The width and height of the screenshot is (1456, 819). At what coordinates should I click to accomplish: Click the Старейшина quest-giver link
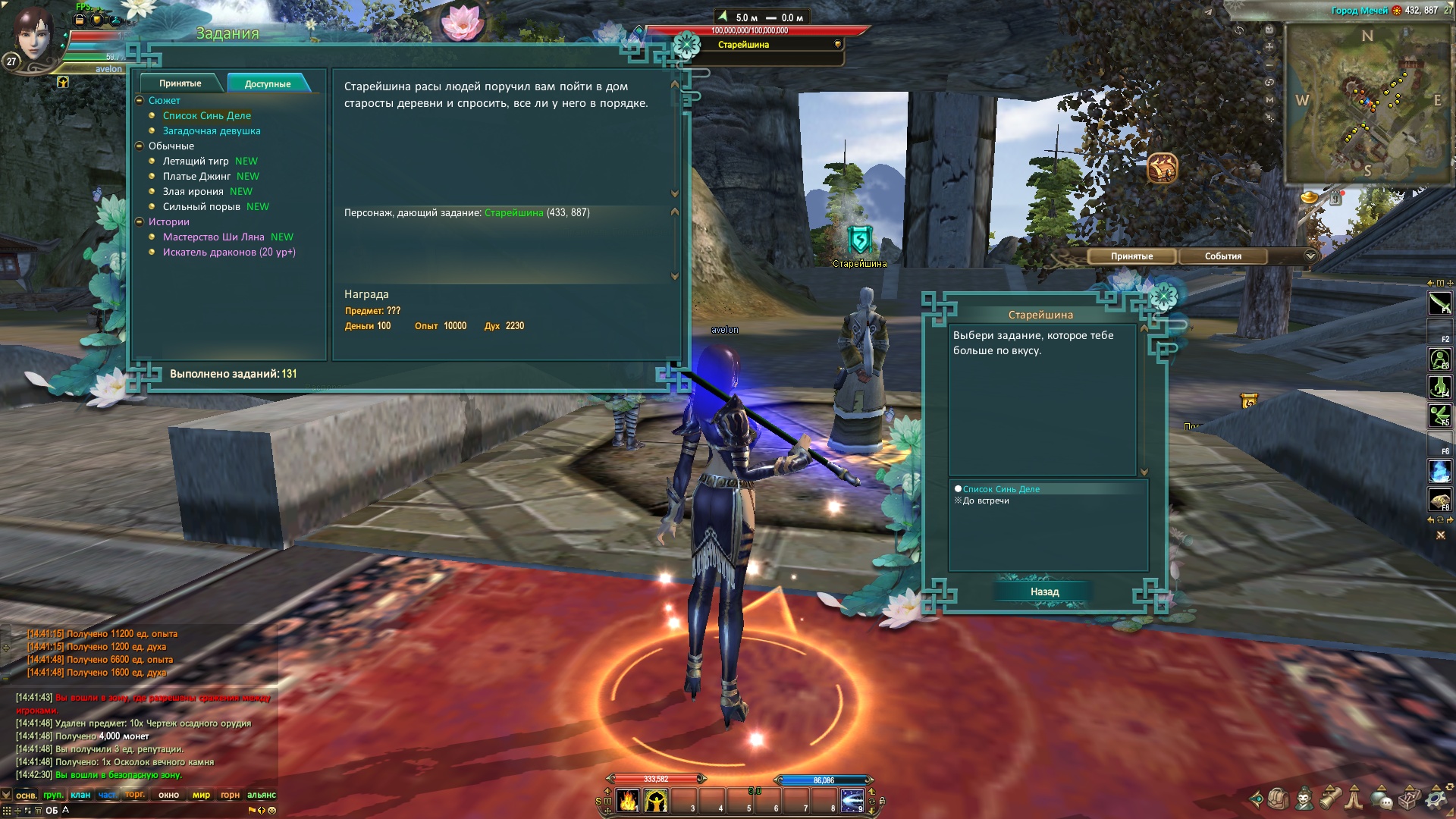click(x=513, y=213)
